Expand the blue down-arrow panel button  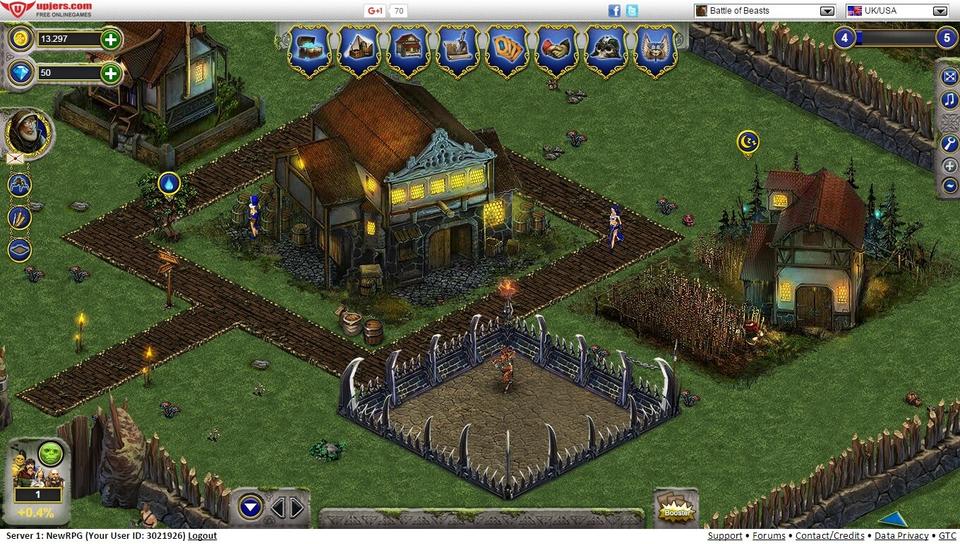tap(251, 507)
